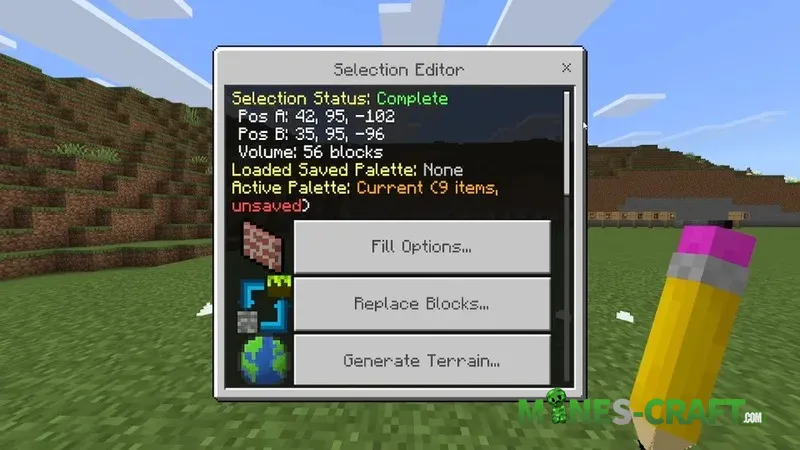The height and width of the screenshot is (450, 800).
Task: Close the Selection Editor window
Action: click(x=566, y=68)
